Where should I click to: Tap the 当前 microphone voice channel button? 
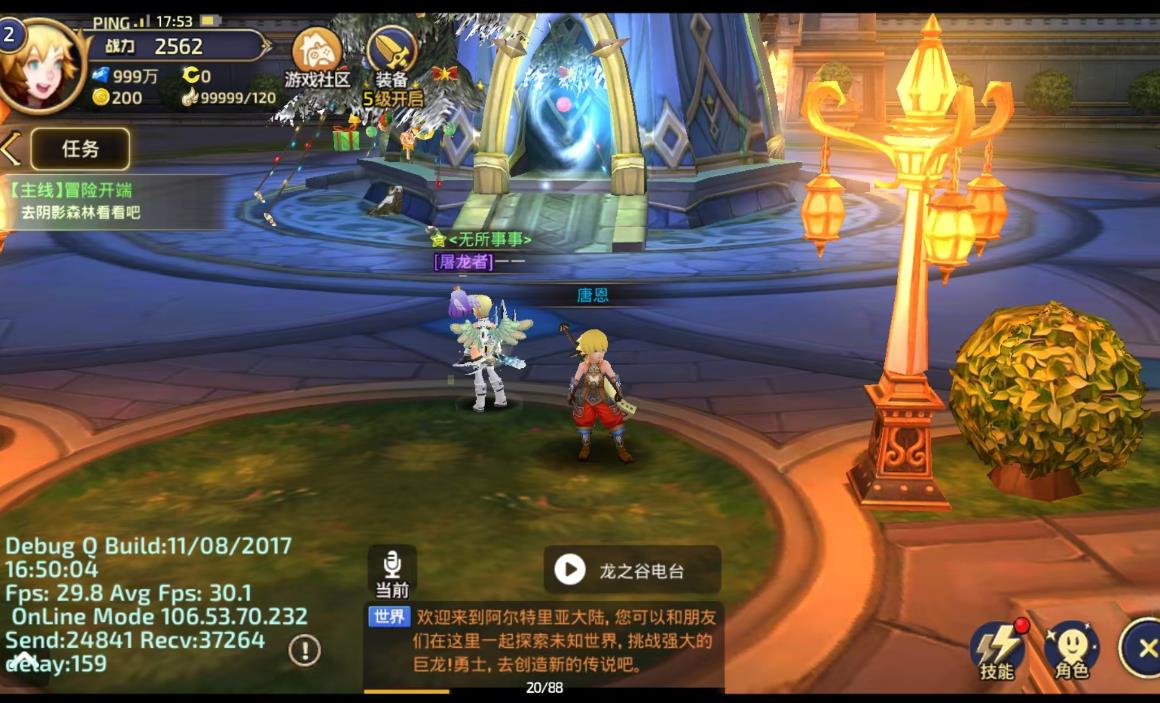point(392,571)
